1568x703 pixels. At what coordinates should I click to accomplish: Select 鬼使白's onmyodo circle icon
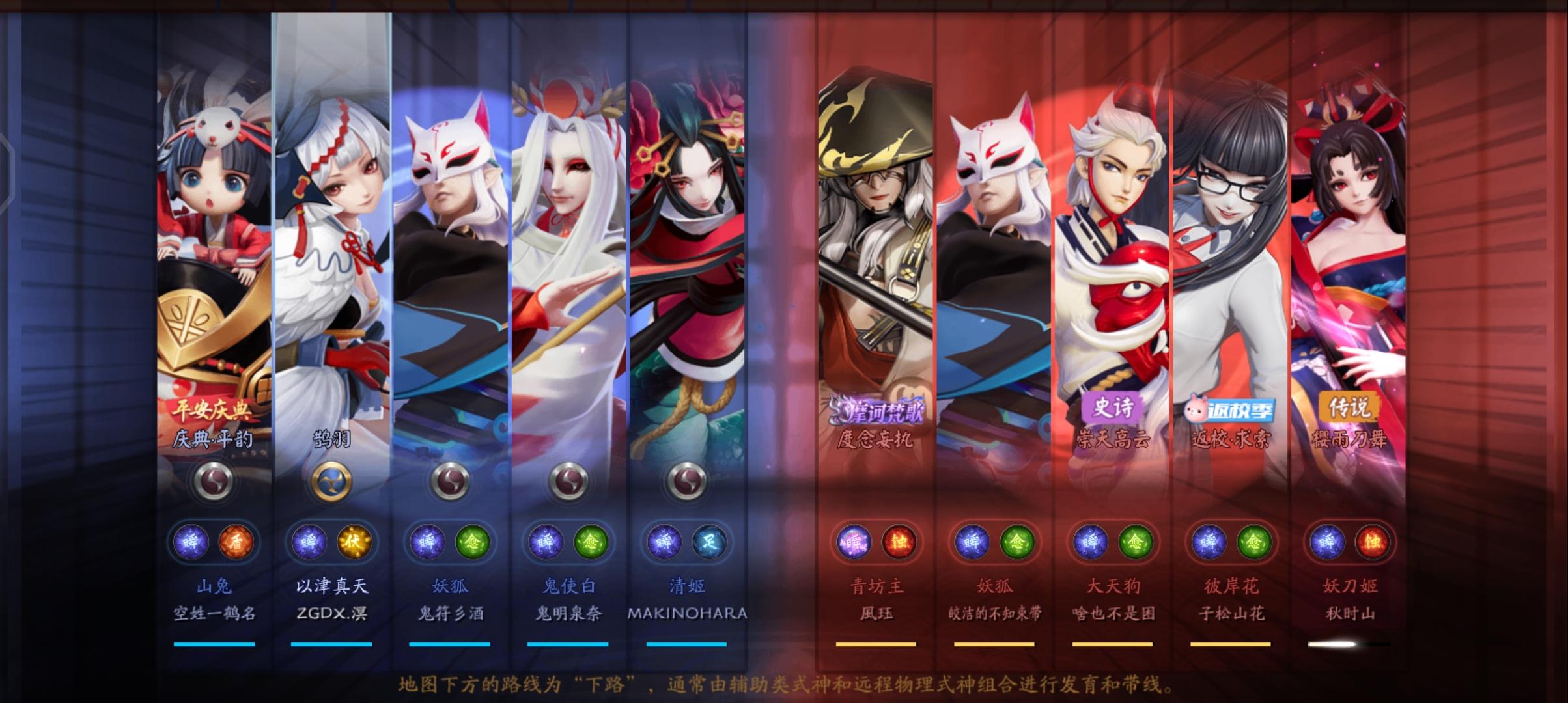(568, 480)
